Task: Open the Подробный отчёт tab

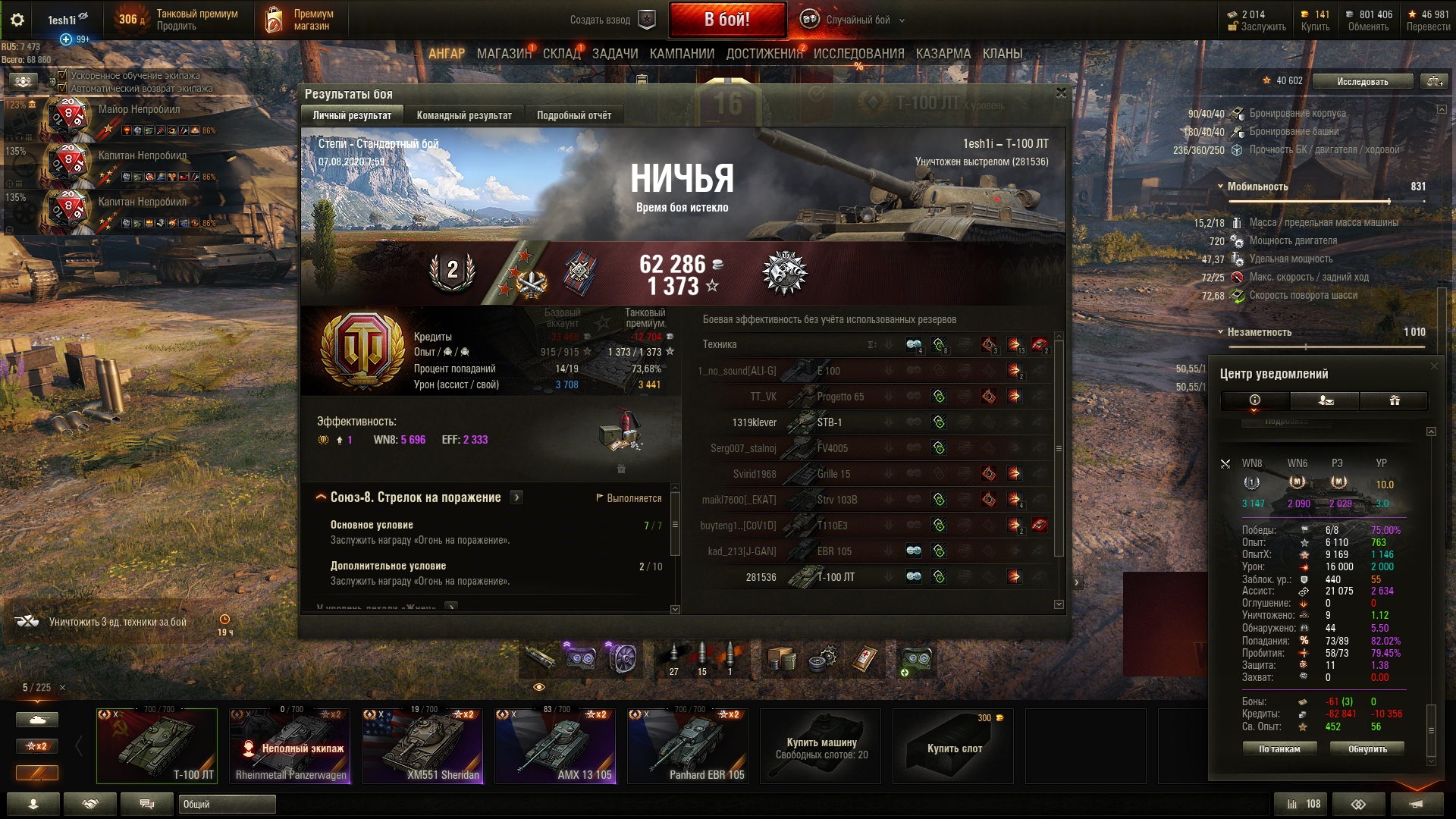Action: 574,115
